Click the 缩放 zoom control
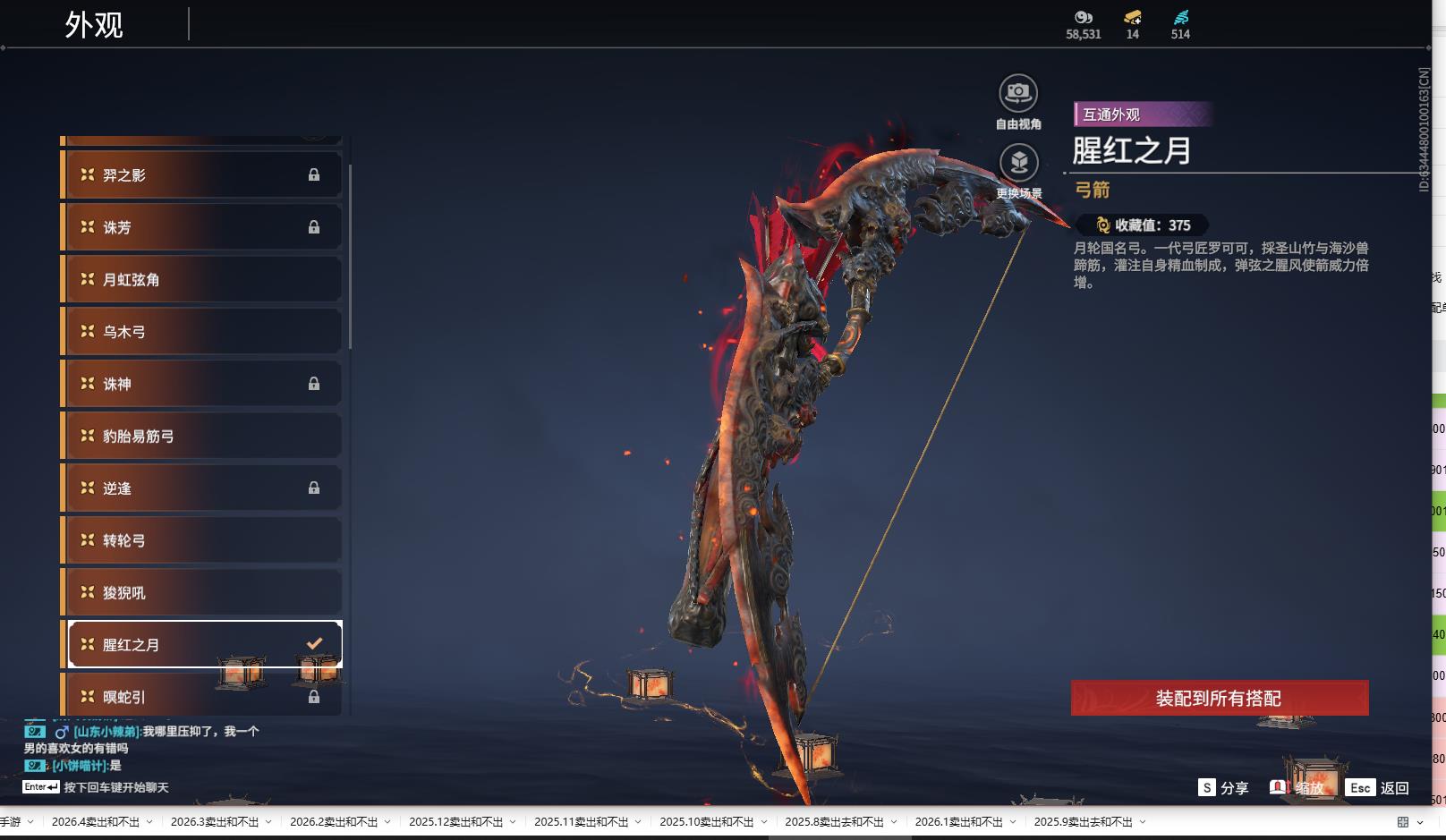This screenshot has height=840, width=1446. tap(1297, 787)
